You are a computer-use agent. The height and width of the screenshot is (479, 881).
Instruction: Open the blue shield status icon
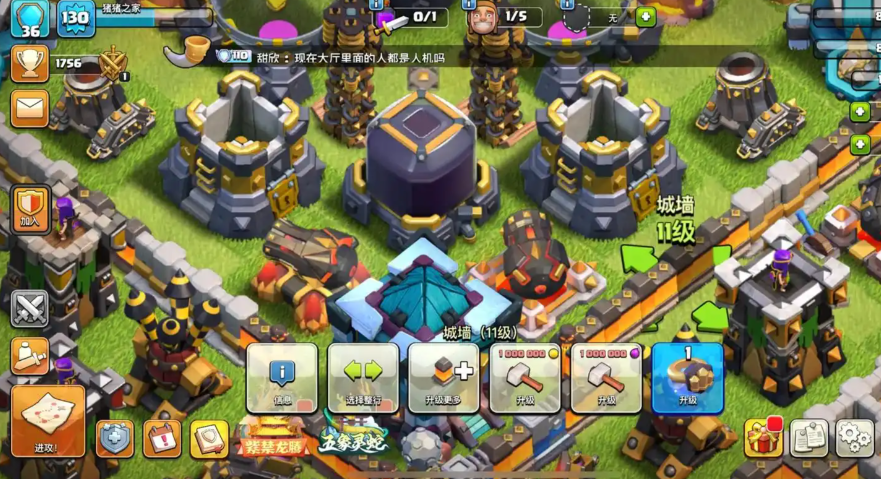(115, 438)
